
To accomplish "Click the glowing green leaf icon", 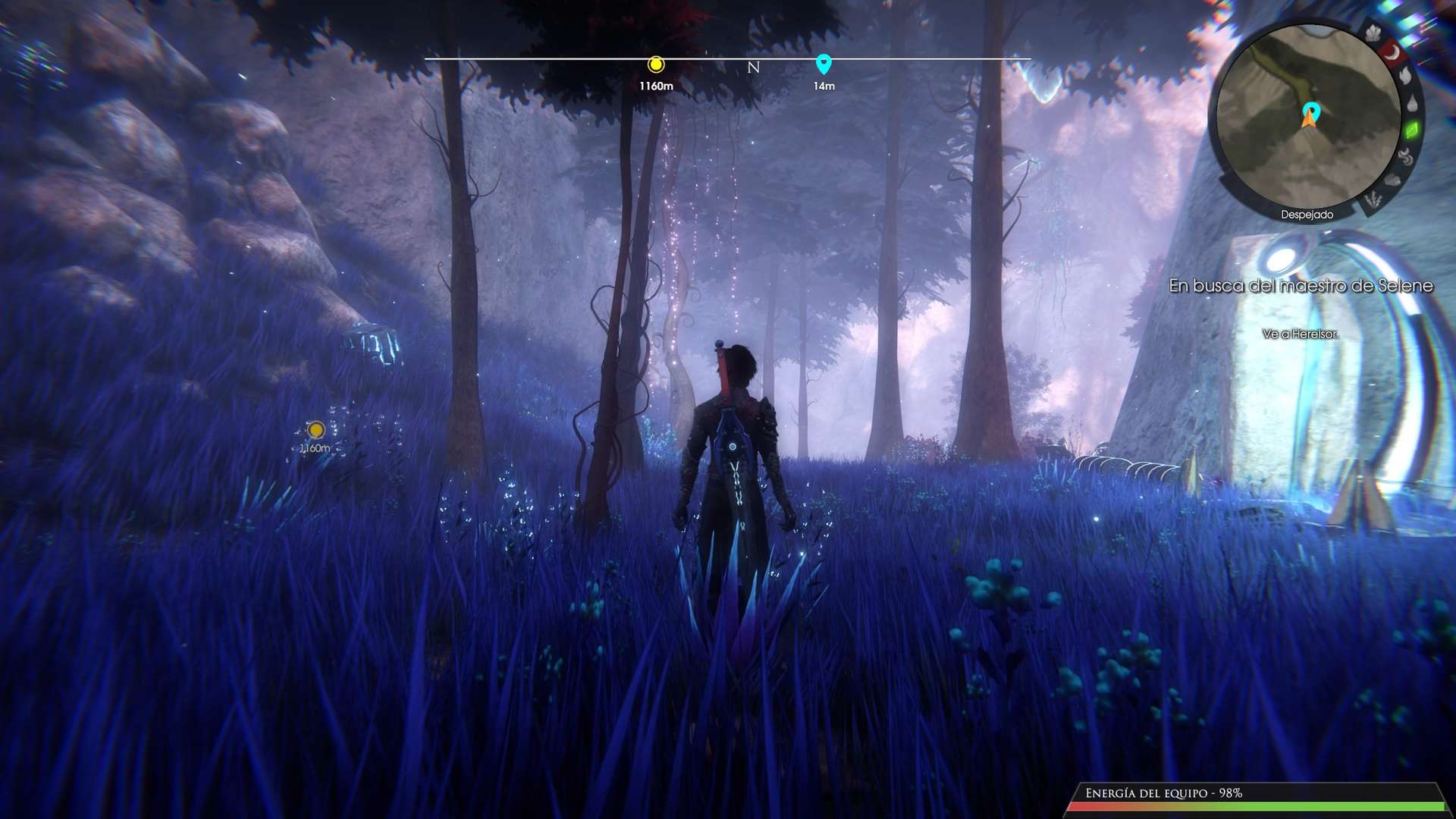I will point(1412,130).
